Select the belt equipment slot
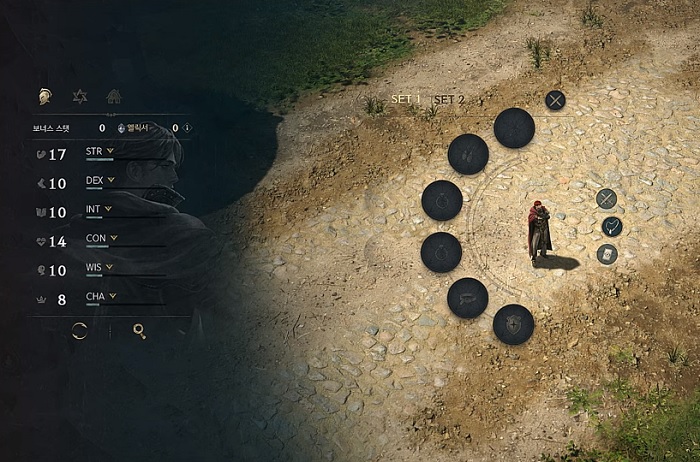The height and width of the screenshot is (462, 700). pos(467,298)
